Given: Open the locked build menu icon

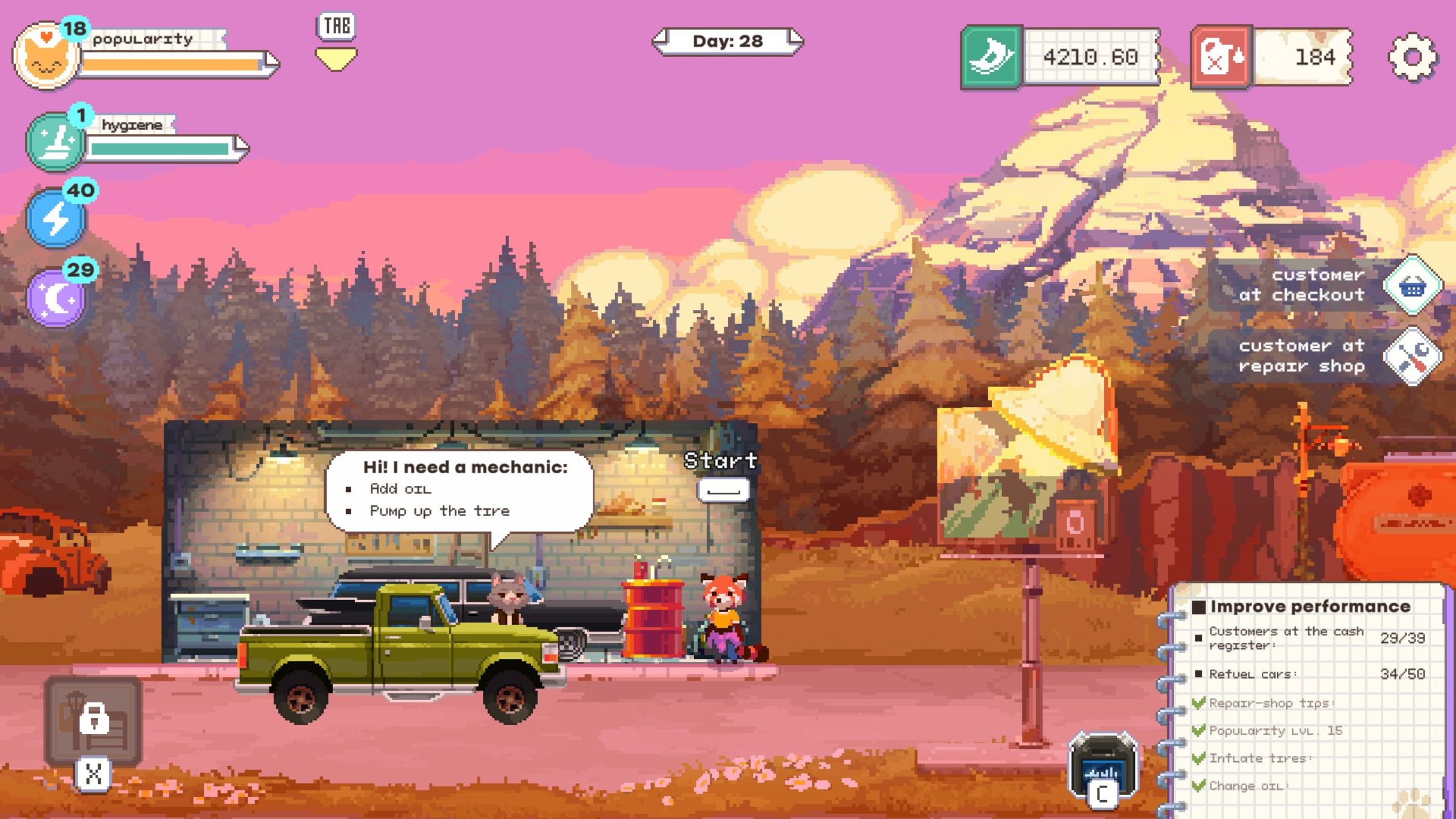Looking at the screenshot, I should (93, 721).
